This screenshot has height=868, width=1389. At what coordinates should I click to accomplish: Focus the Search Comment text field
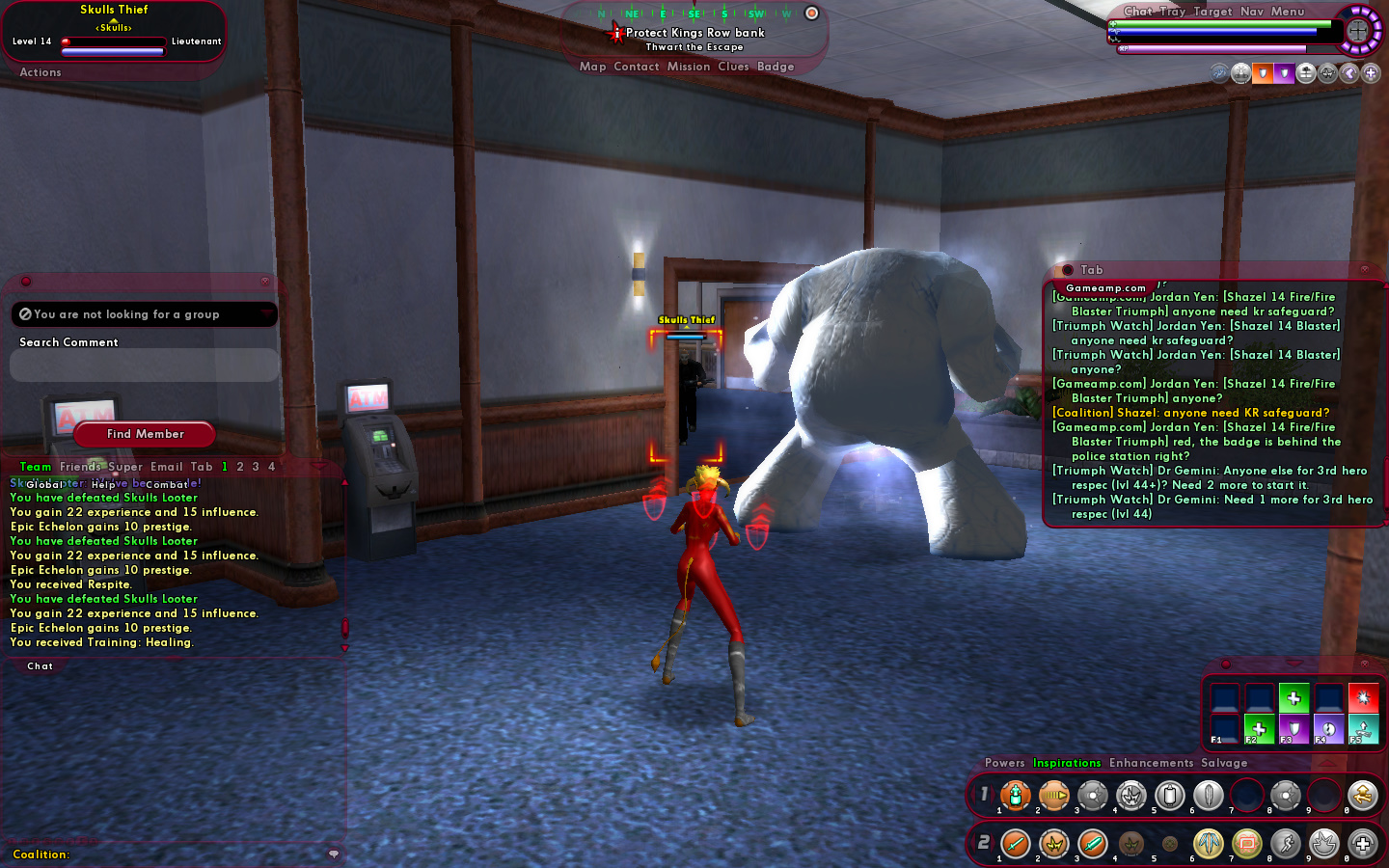point(144,366)
